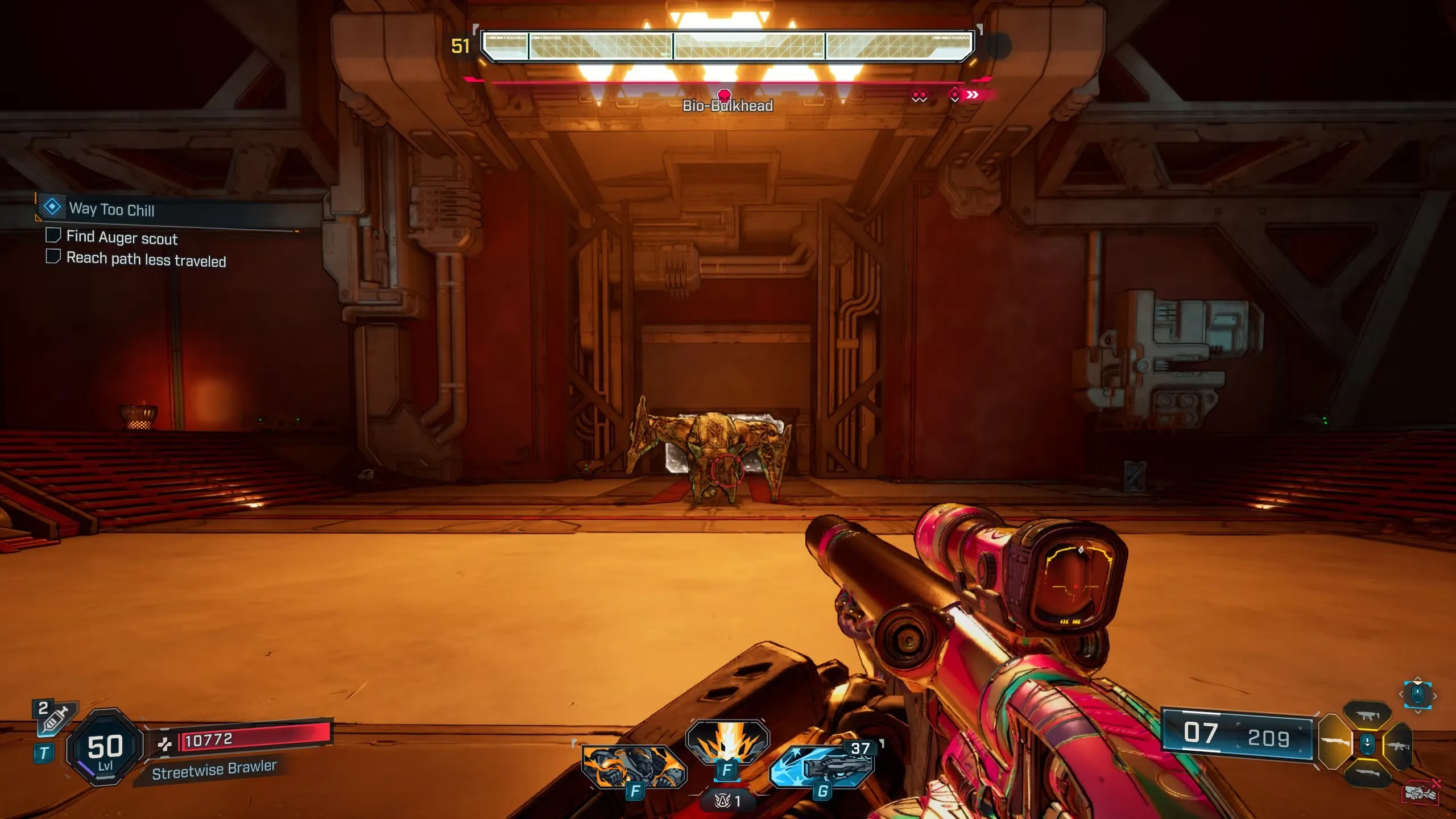Tick the Find Auger scout objective box
The height and width of the screenshot is (819, 1456).
click(x=53, y=235)
